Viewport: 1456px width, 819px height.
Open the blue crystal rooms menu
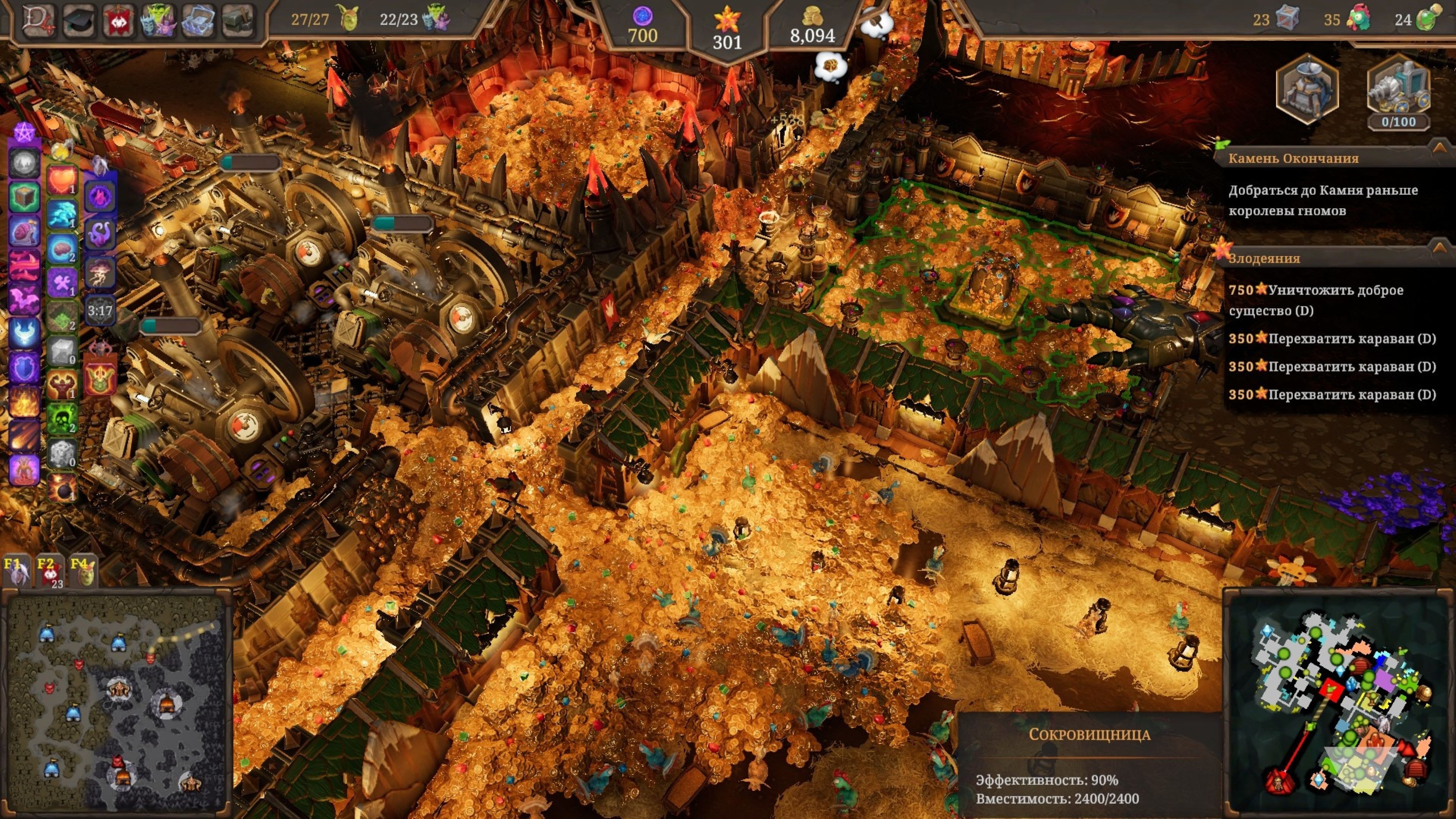click(198, 20)
